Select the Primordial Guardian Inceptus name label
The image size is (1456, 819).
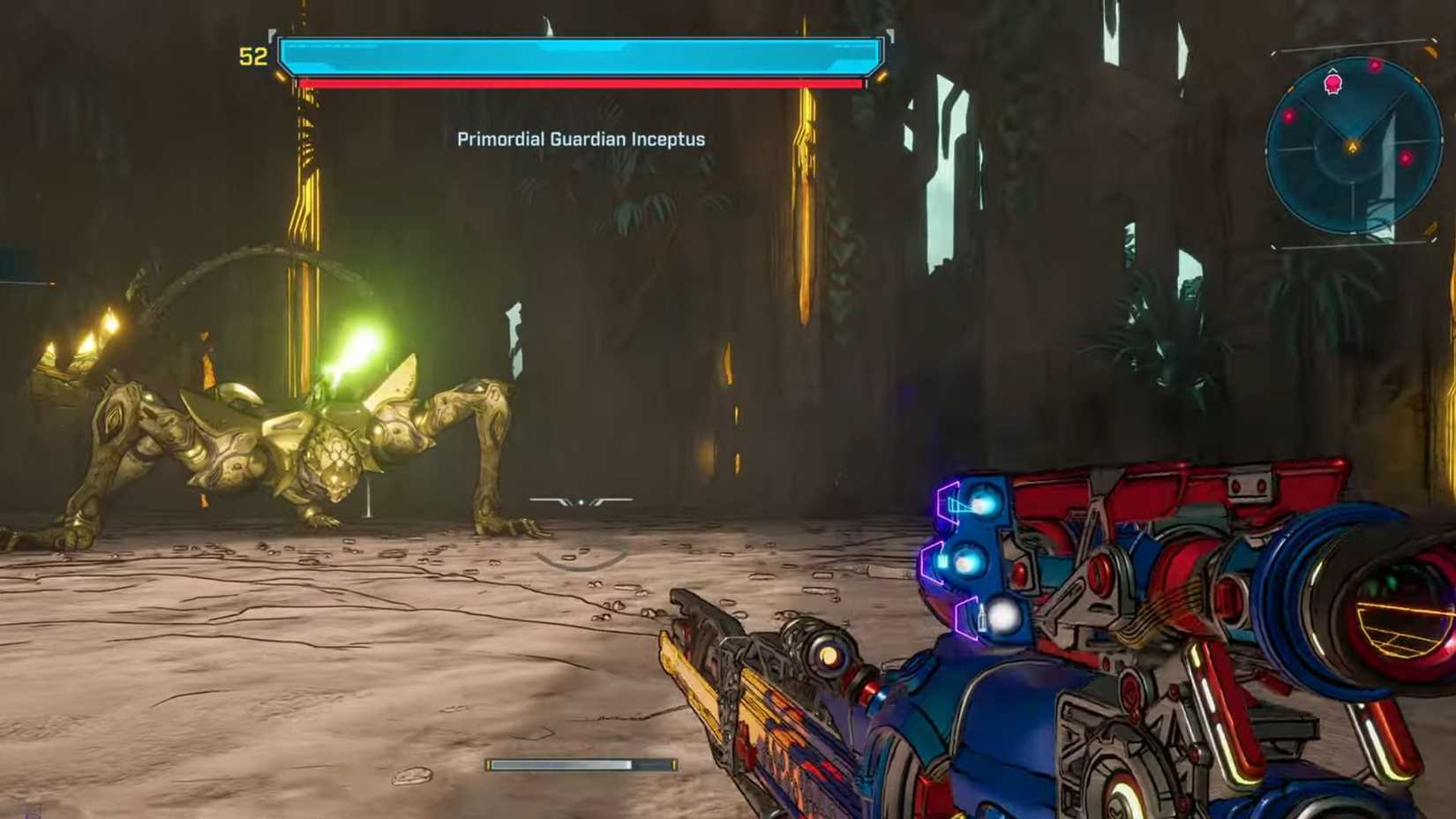pos(580,139)
